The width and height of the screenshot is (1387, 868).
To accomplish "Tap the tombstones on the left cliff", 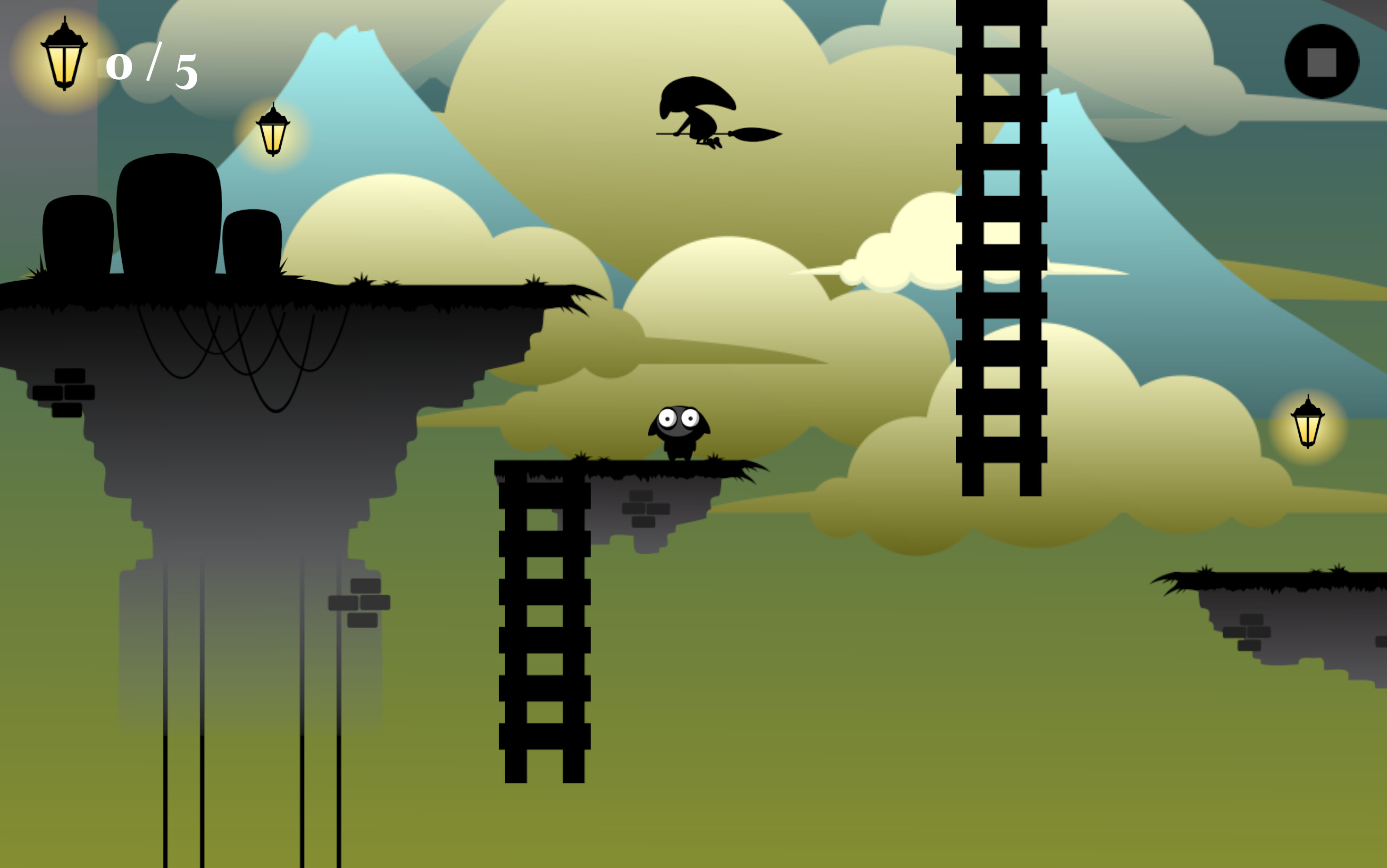I will coord(169,224).
